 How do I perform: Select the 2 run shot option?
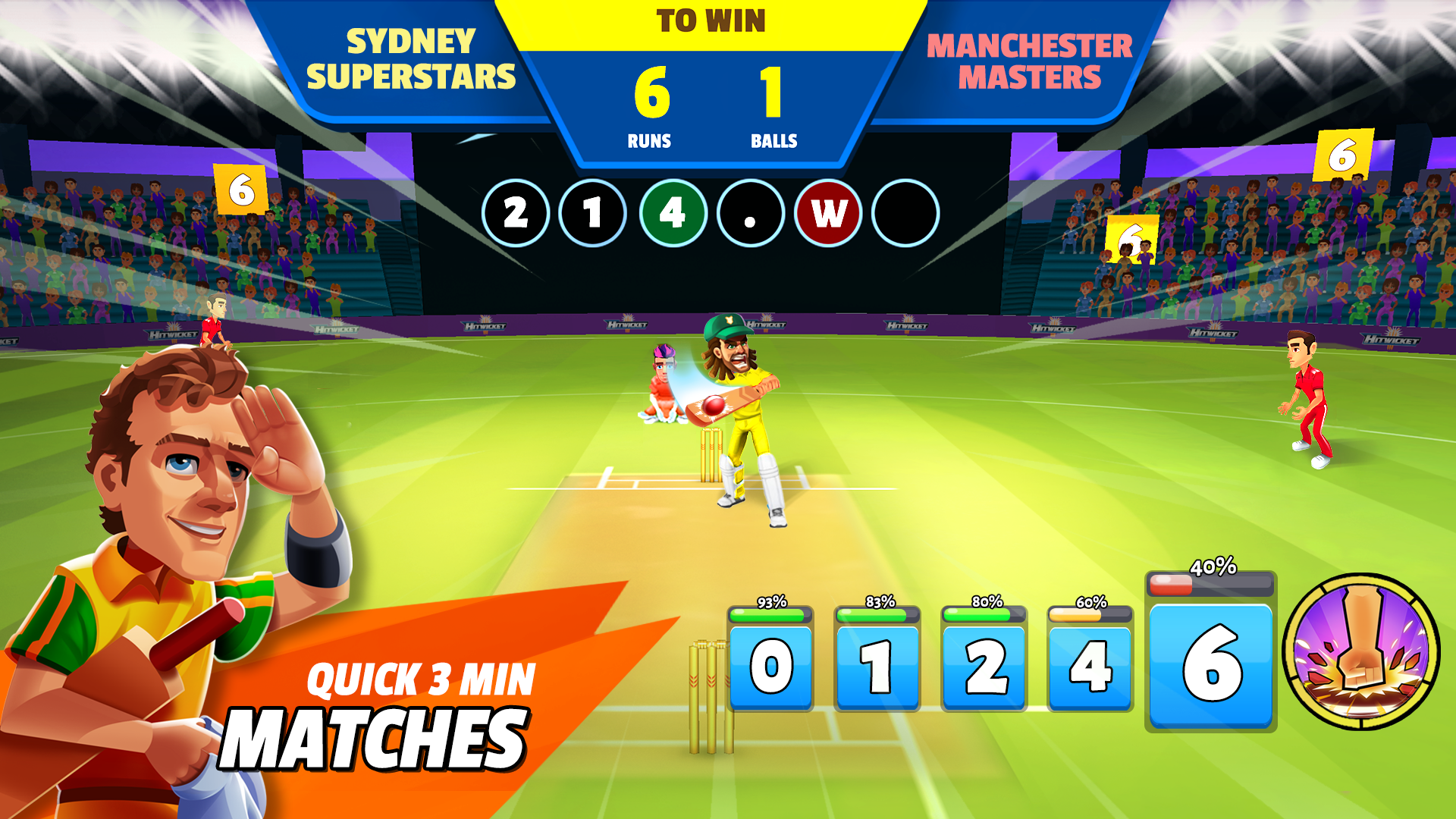tap(985, 667)
